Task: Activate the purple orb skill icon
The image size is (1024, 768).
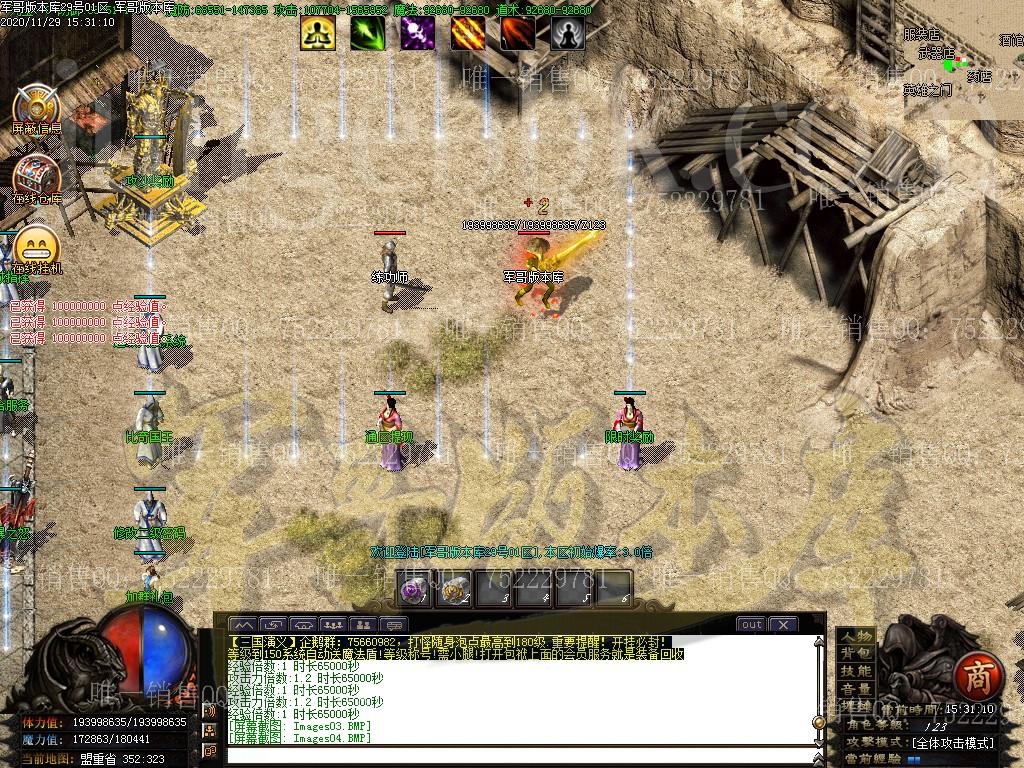Action: click(x=418, y=33)
